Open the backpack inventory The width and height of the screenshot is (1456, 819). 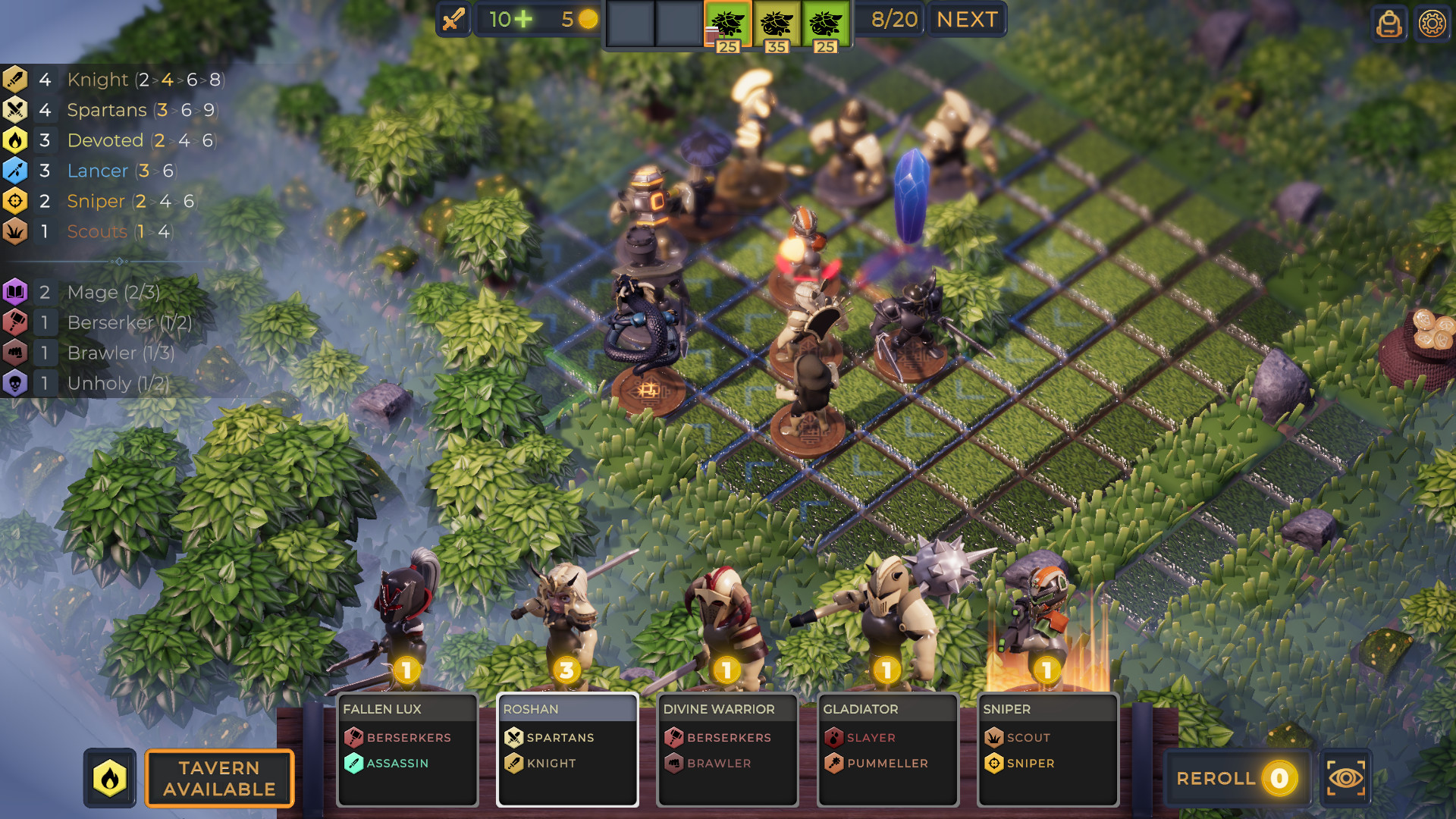[1389, 24]
